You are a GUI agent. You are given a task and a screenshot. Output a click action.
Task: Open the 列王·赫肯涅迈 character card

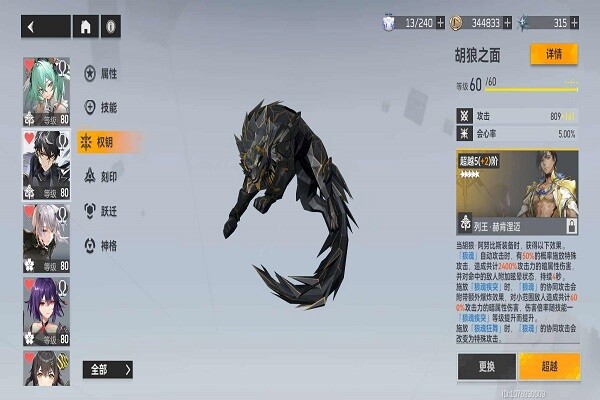coord(518,195)
